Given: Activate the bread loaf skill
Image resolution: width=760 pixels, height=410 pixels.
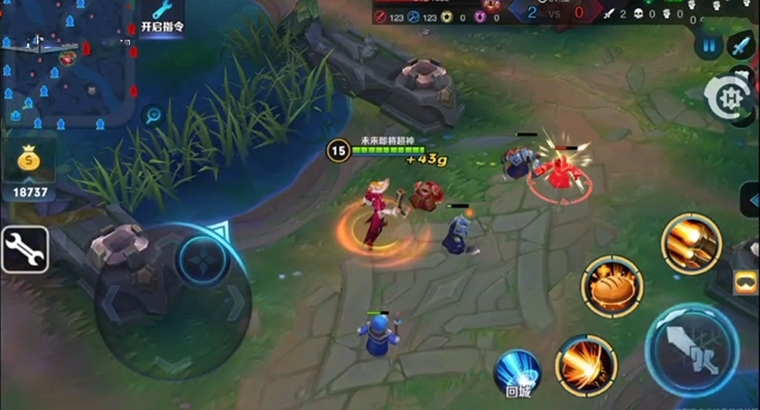Looking at the screenshot, I should click(x=612, y=286).
